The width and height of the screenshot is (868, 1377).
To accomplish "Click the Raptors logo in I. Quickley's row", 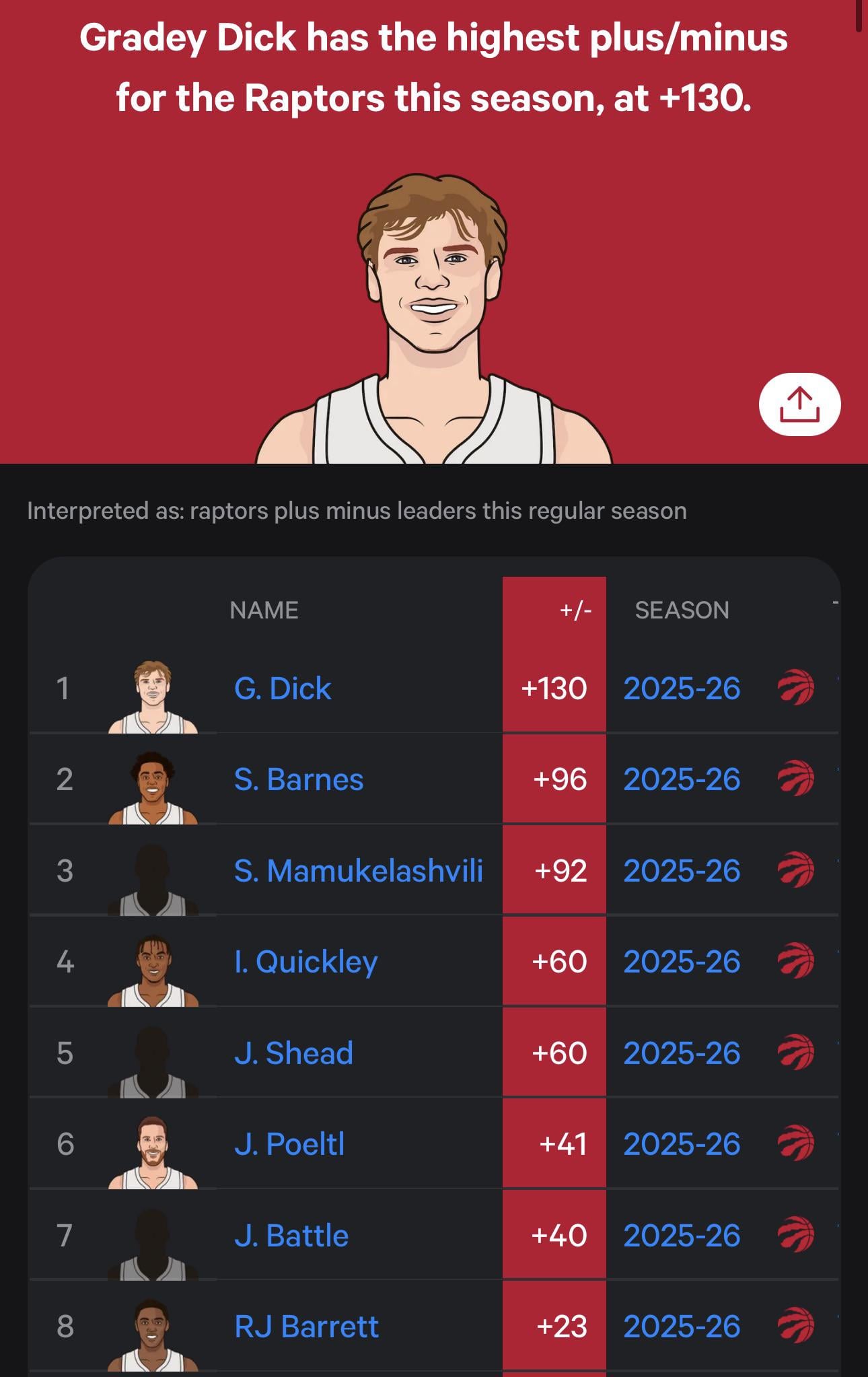I will pos(796,962).
